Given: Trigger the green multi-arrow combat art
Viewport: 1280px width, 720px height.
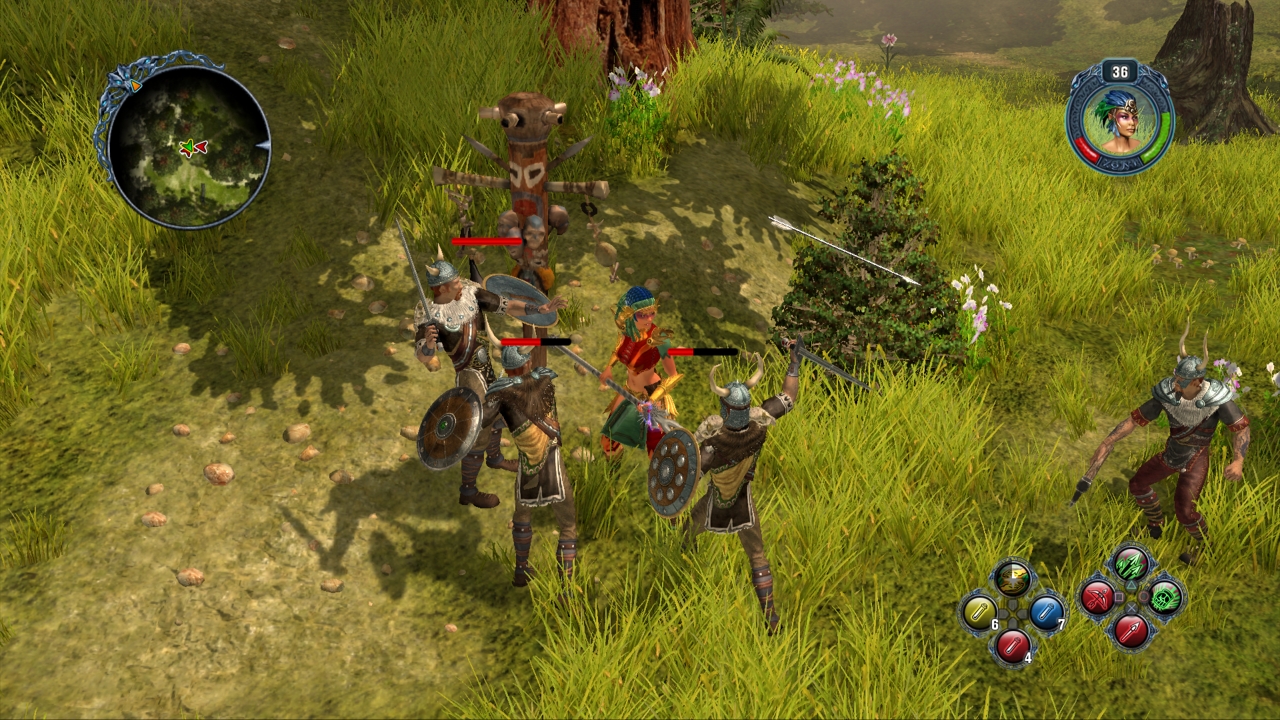Looking at the screenshot, I should click(1131, 565).
